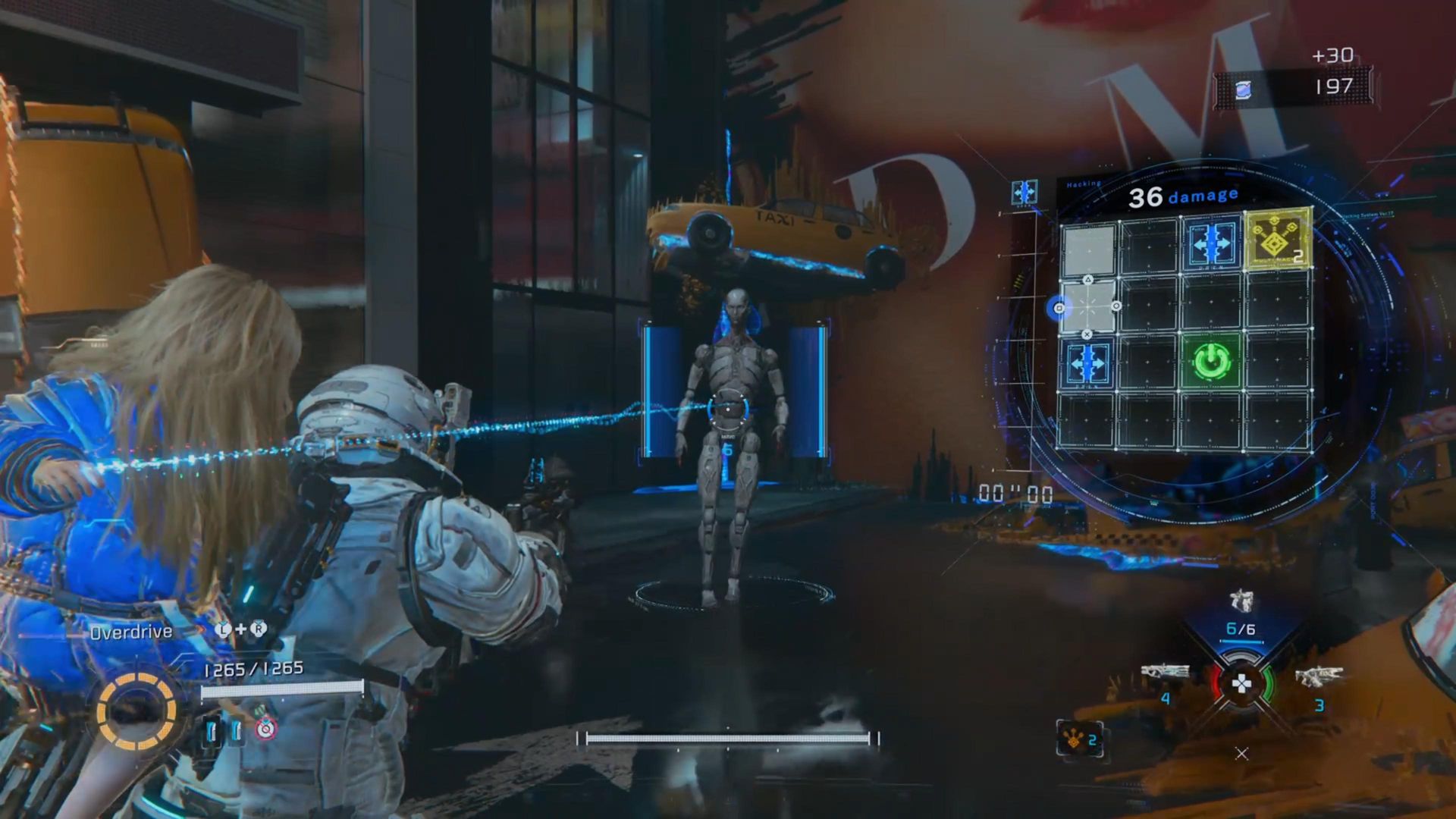This screenshot has width=1456, height=819.
Task: Switch to the weapon with 4 ammo
Action: (x=1166, y=673)
